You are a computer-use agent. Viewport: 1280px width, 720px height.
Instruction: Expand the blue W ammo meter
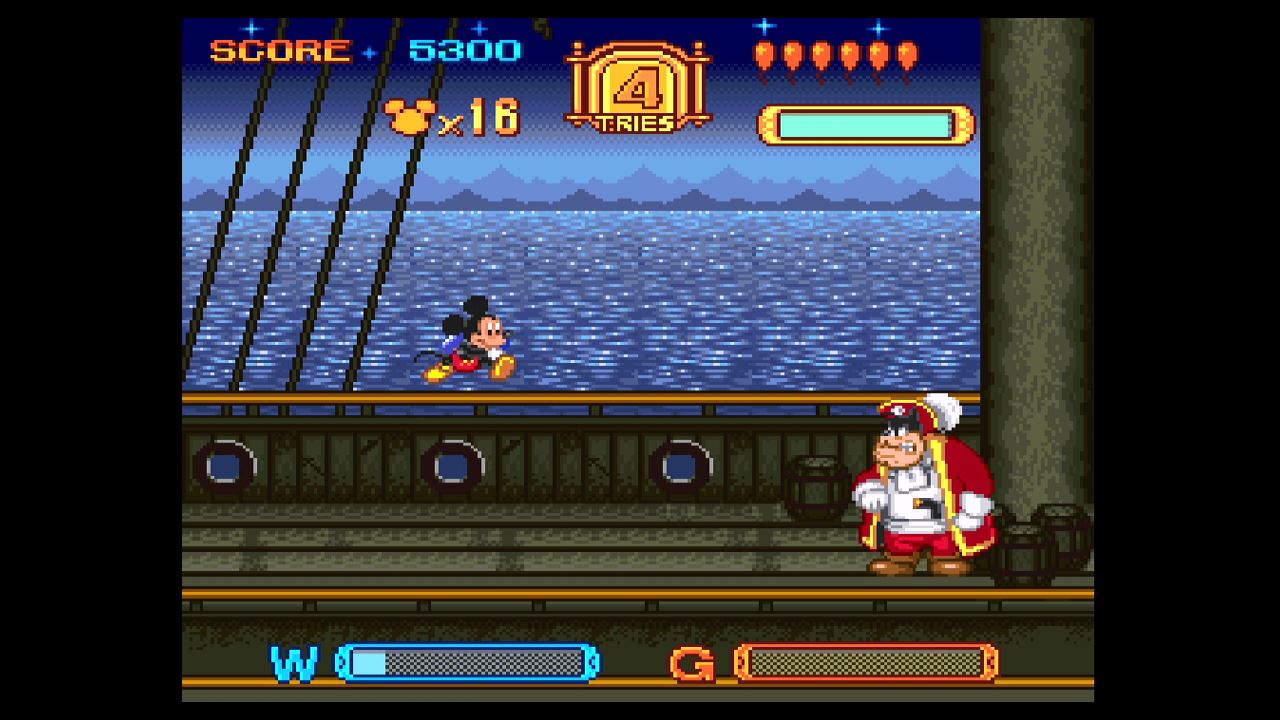[465, 663]
